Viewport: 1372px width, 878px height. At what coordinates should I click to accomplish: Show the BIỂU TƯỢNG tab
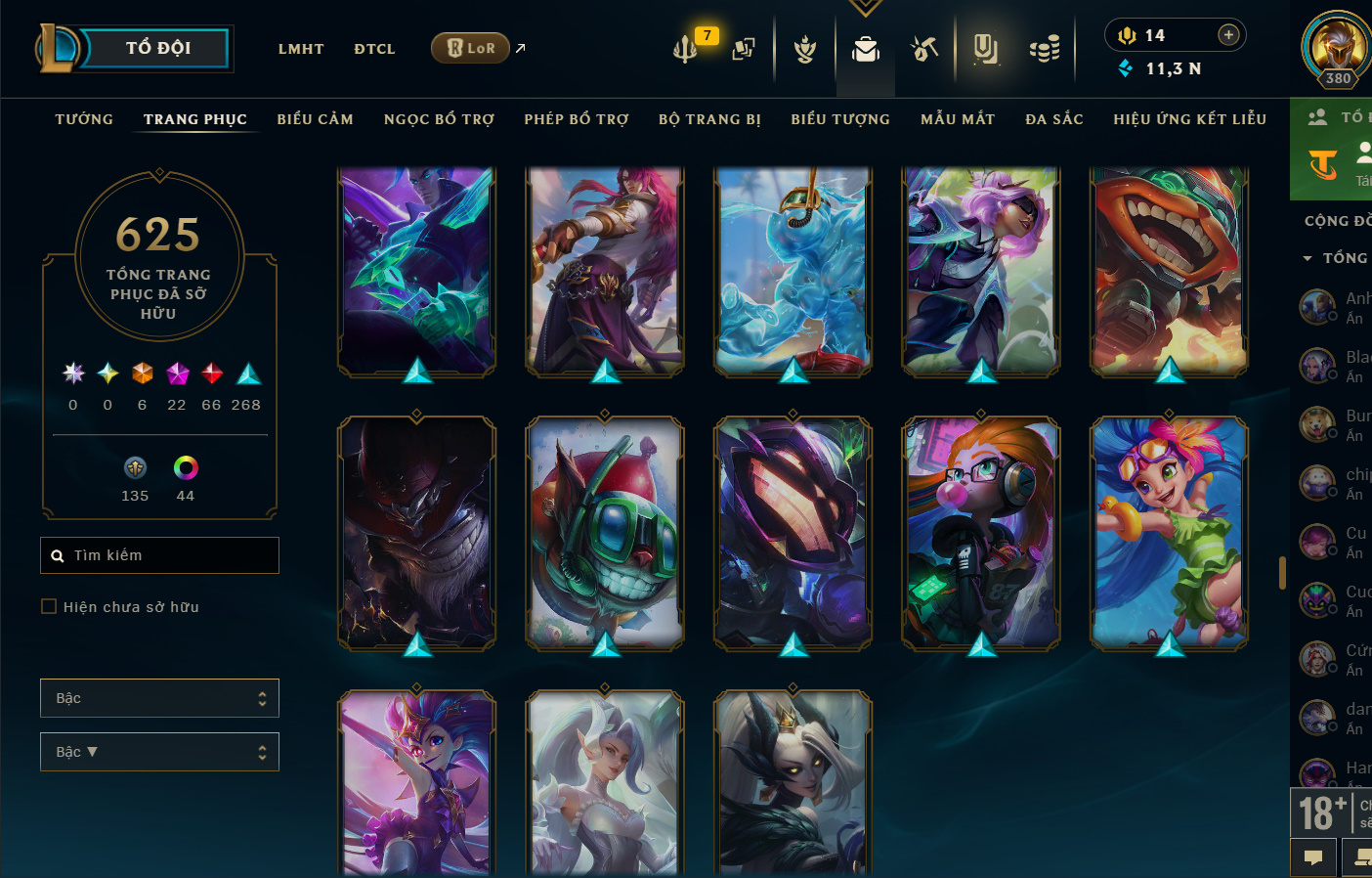(x=840, y=119)
